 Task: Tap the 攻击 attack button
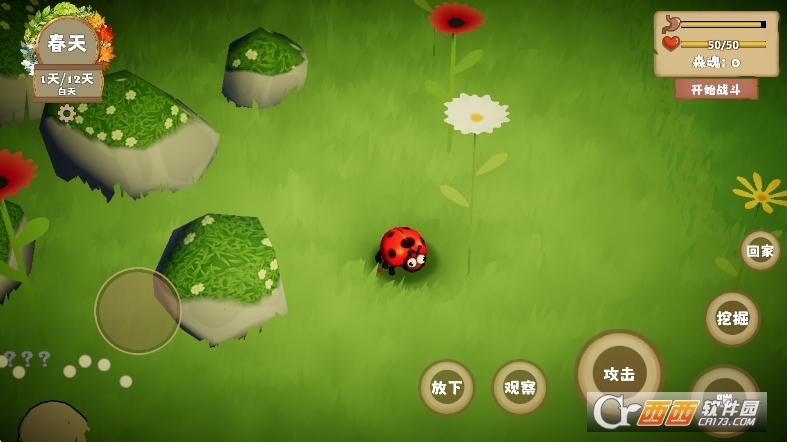coord(619,374)
